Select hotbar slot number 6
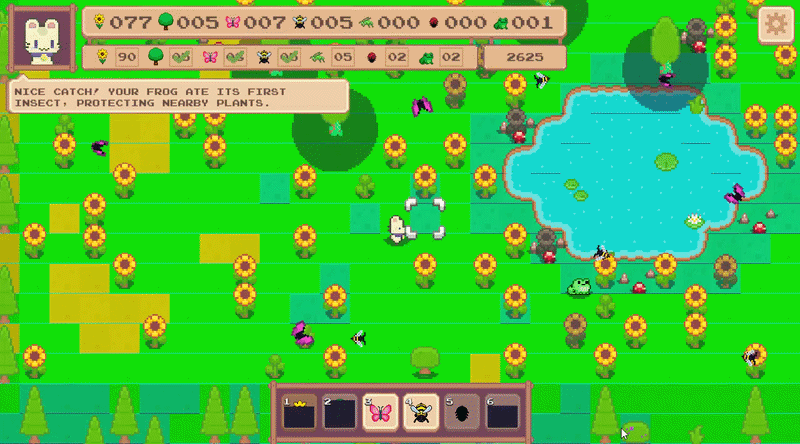 502,412
